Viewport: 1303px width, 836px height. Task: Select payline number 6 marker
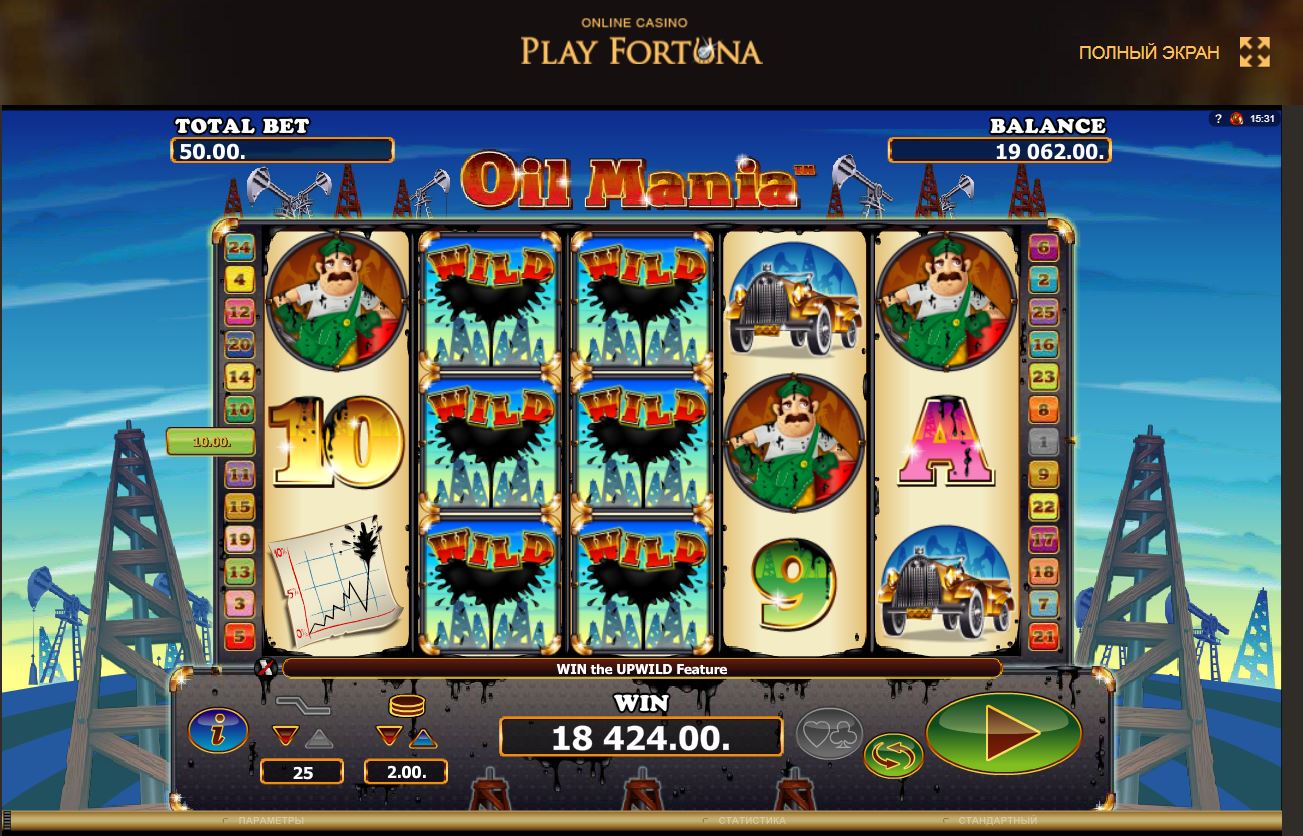click(1043, 248)
